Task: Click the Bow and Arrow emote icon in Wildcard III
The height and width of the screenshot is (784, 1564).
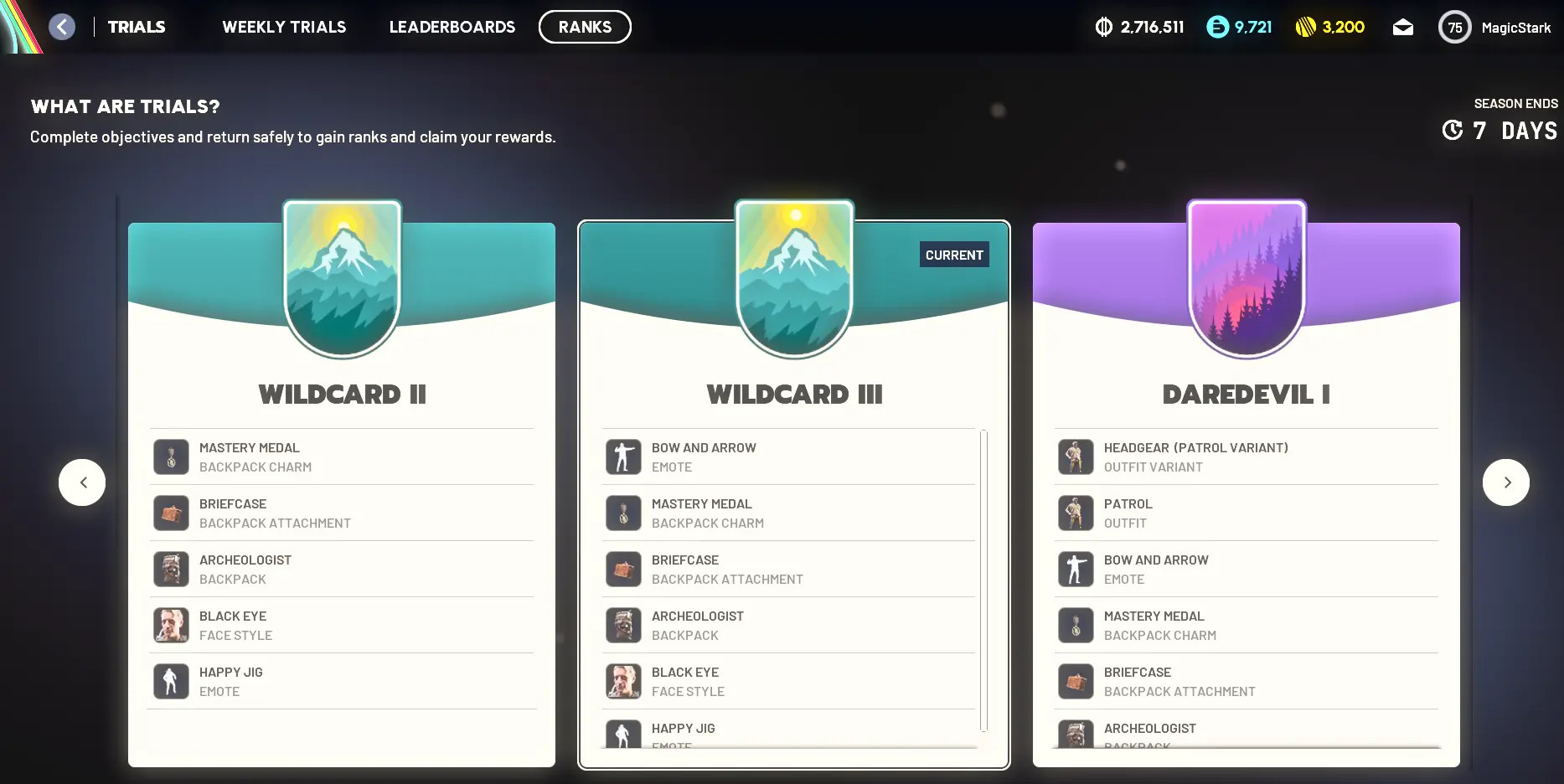Action: tap(623, 456)
